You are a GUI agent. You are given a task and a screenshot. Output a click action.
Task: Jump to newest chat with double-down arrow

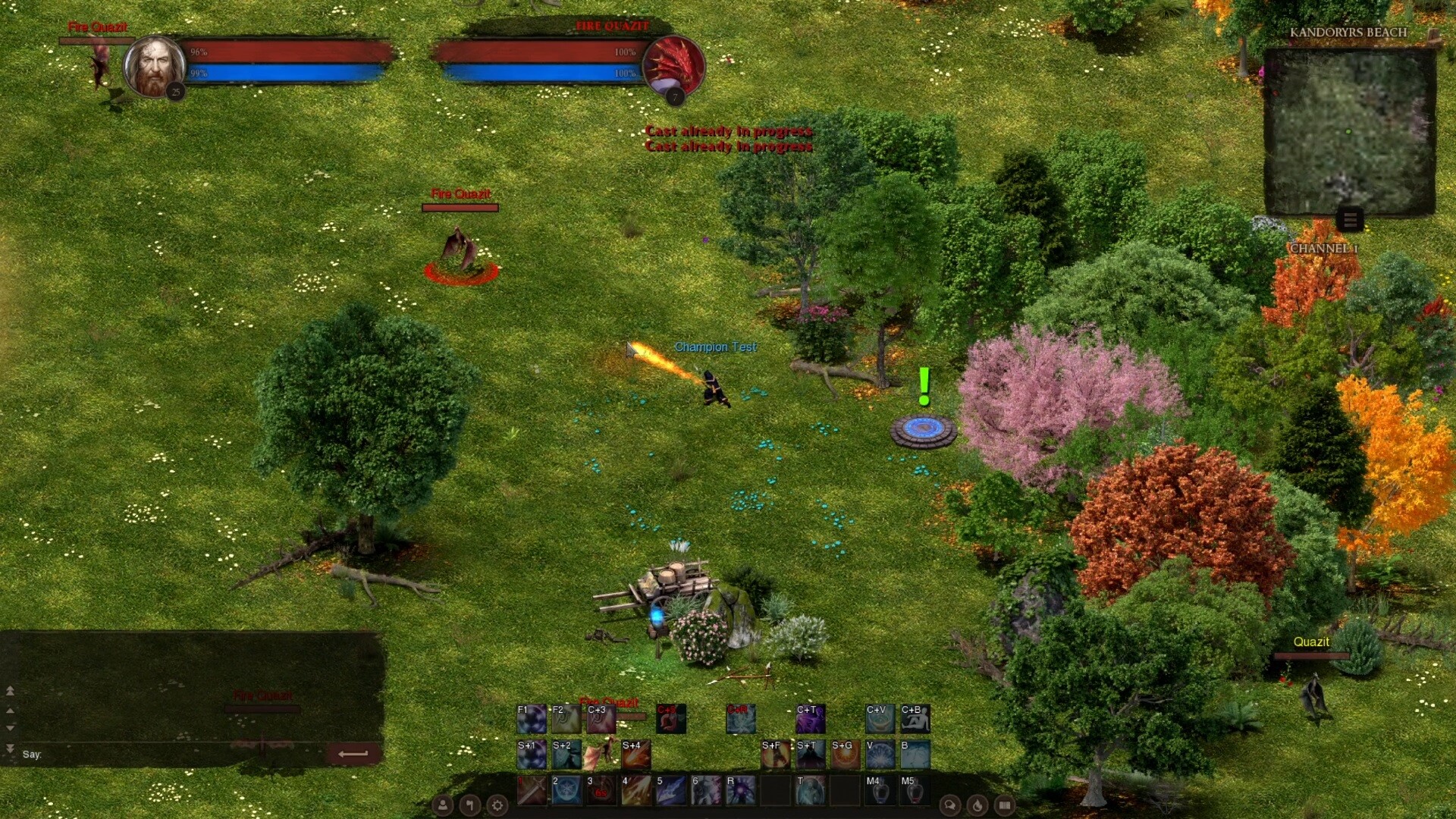[10, 749]
